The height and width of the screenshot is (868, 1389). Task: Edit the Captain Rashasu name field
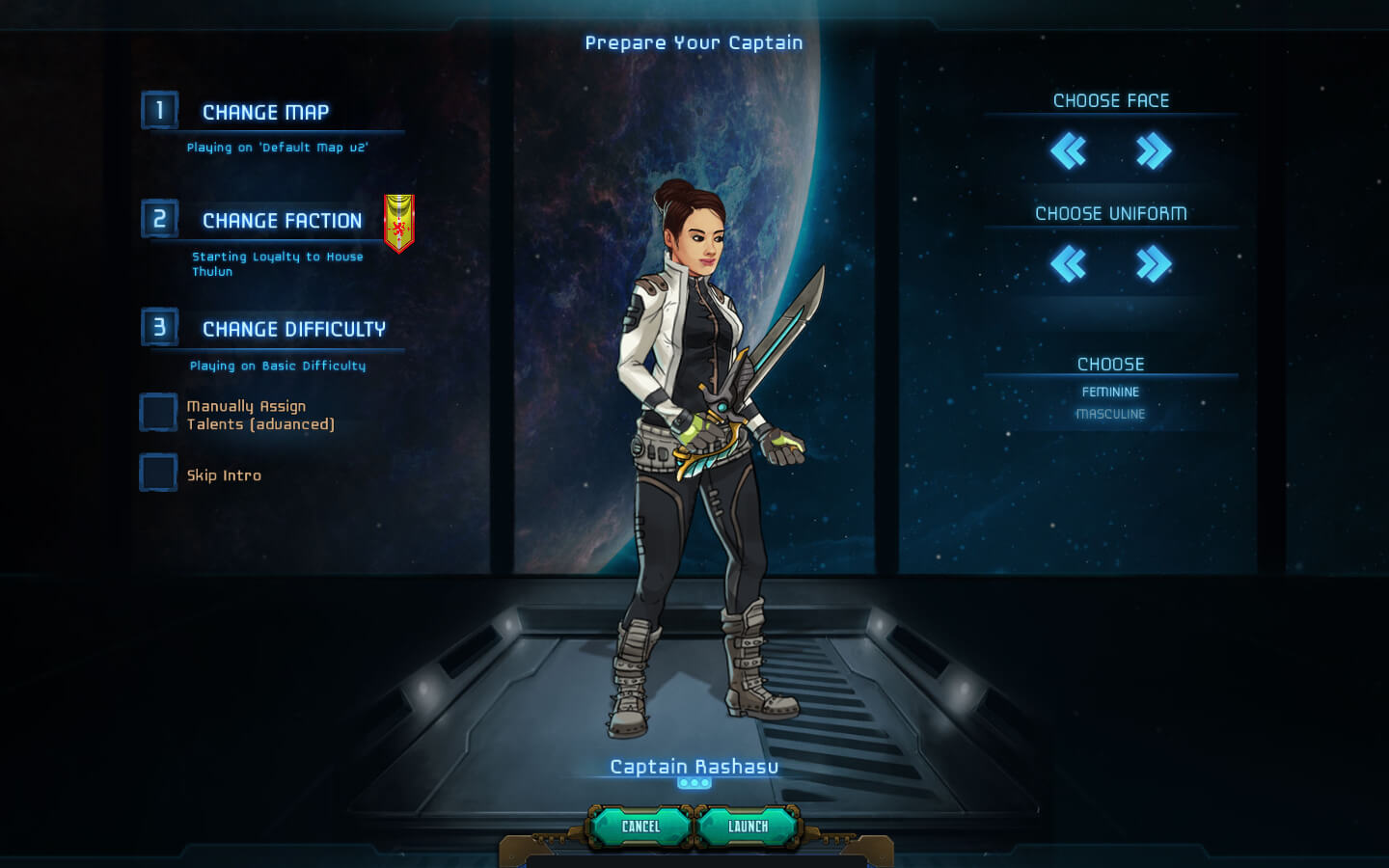tap(694, 767)
